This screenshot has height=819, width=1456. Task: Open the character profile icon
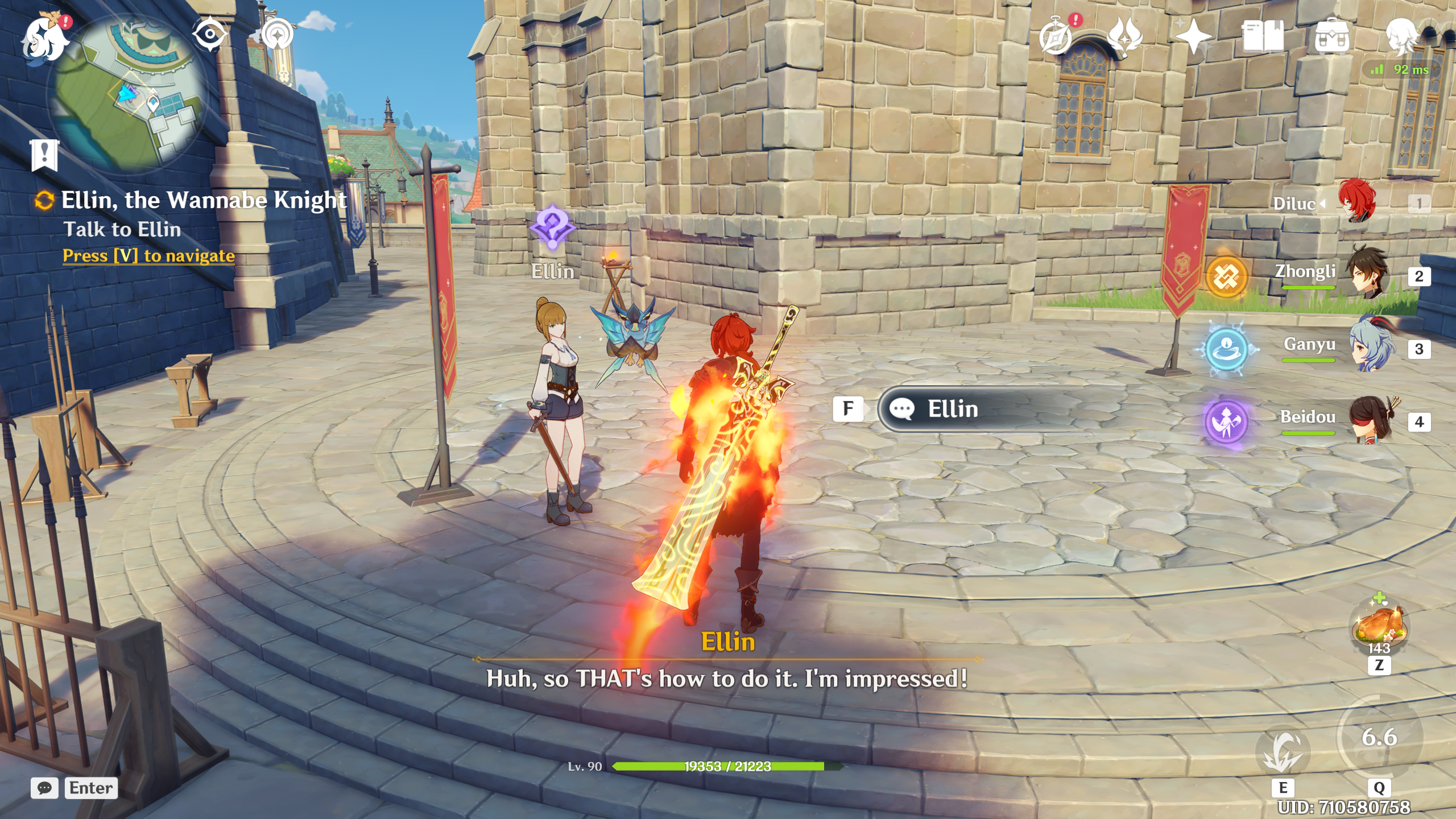[1401, 36]
